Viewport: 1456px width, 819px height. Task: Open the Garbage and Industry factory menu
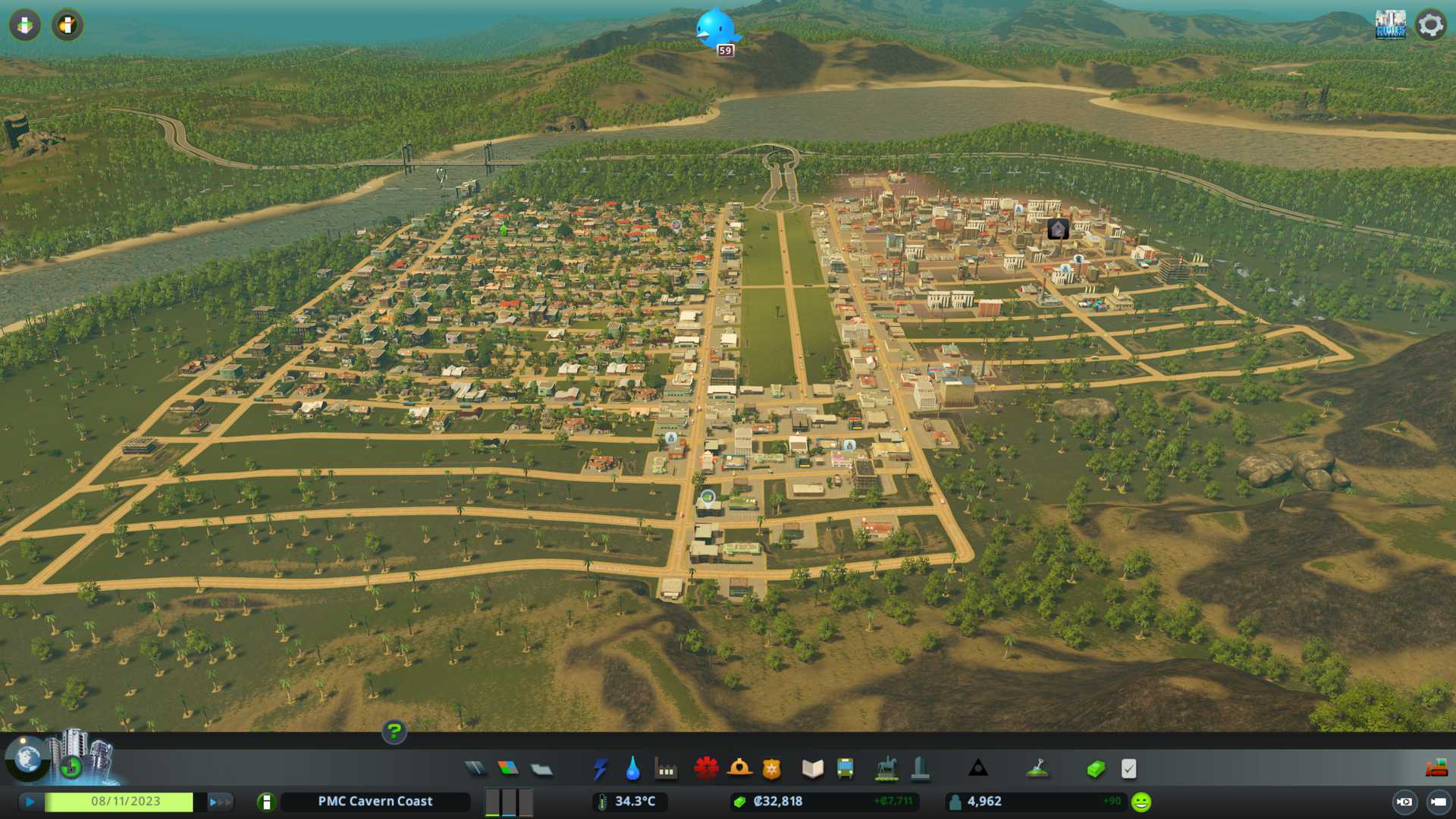click(666, 769)
